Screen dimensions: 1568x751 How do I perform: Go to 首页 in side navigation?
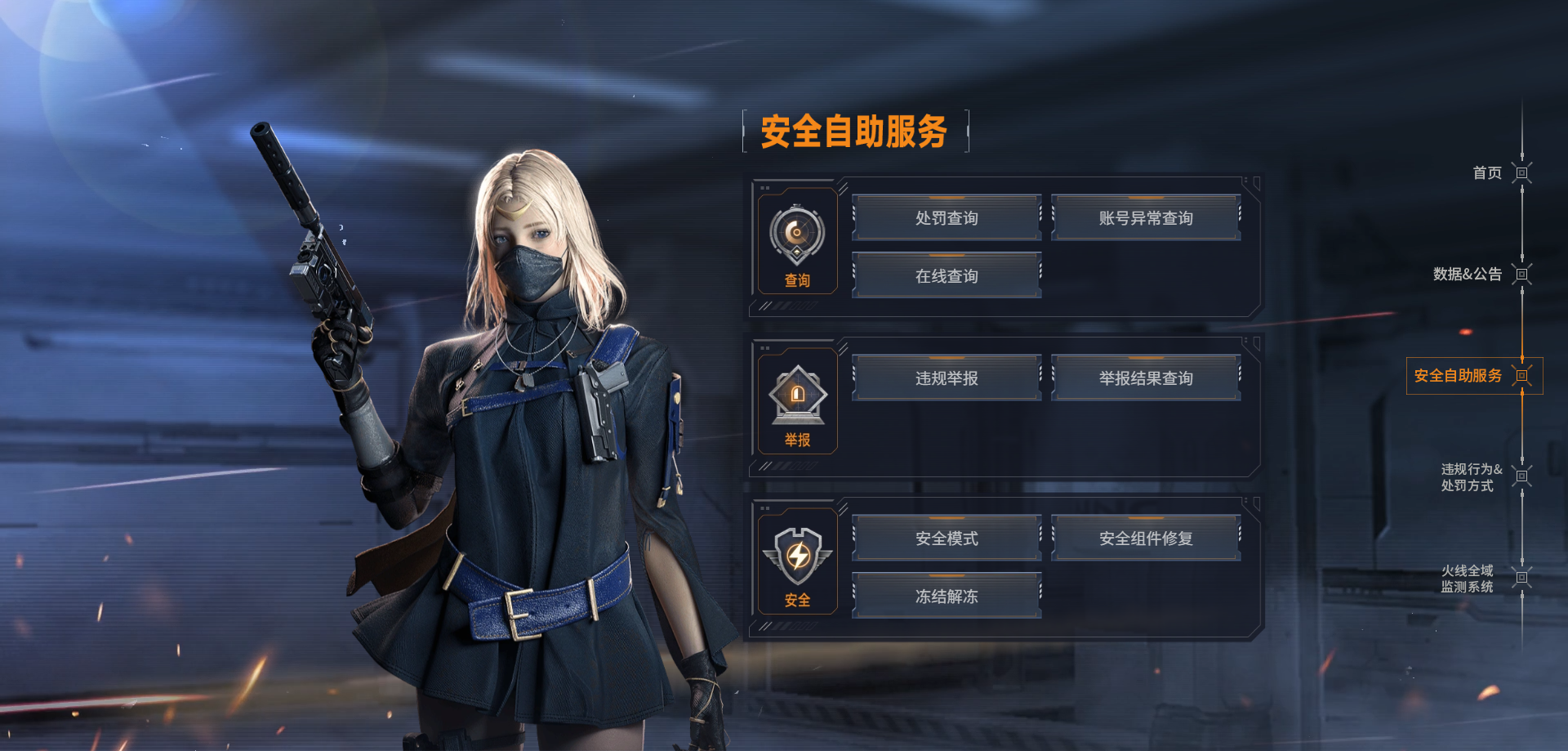[1487, 173]
